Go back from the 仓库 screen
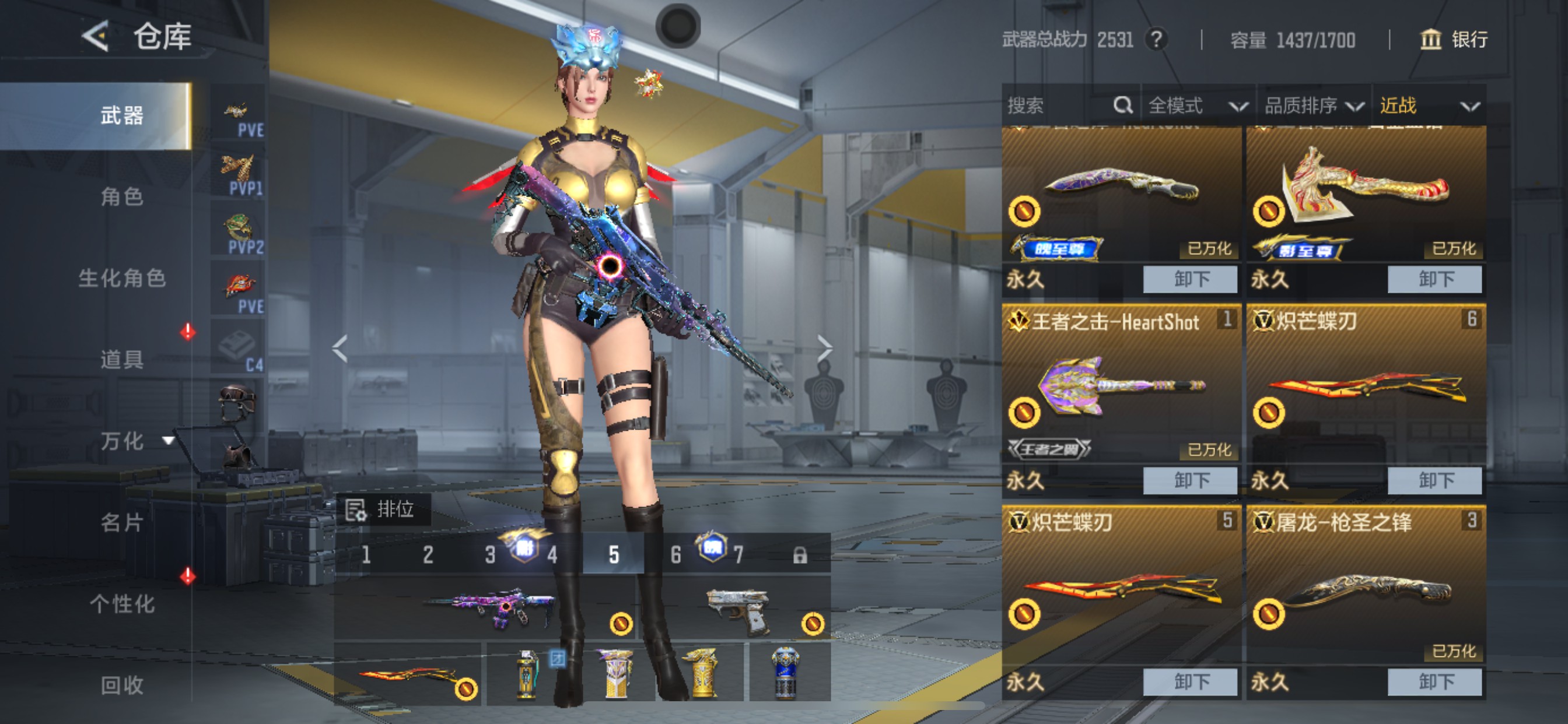This screenshot has width=1568, height=724. tap(96, 36)
